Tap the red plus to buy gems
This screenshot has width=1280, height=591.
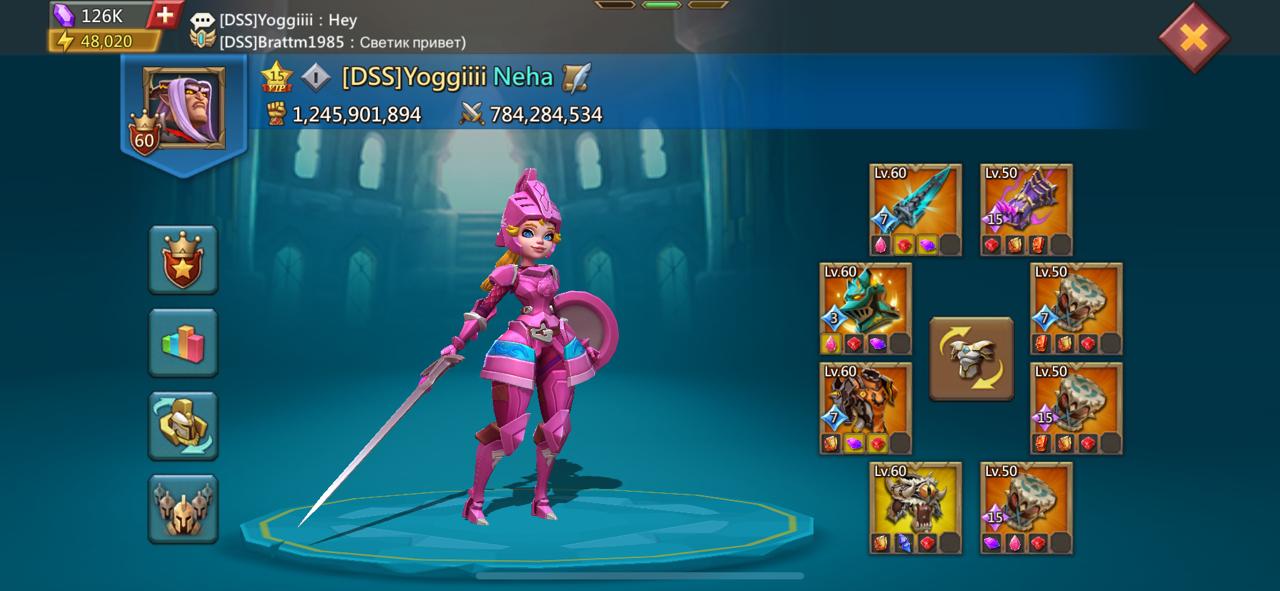tap(166, 15)
